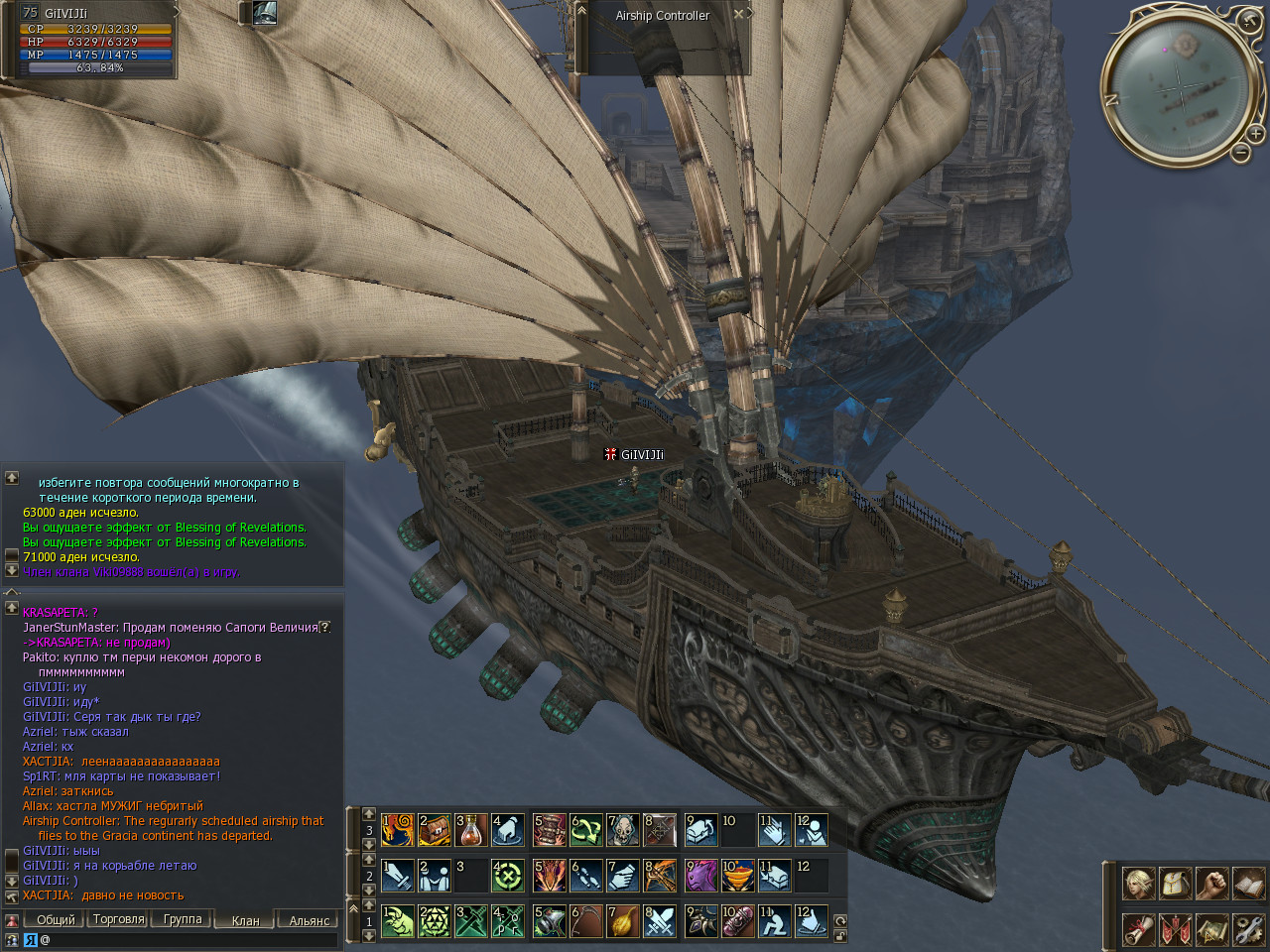Open the world map parchment icon

(x=1211, y=929)
